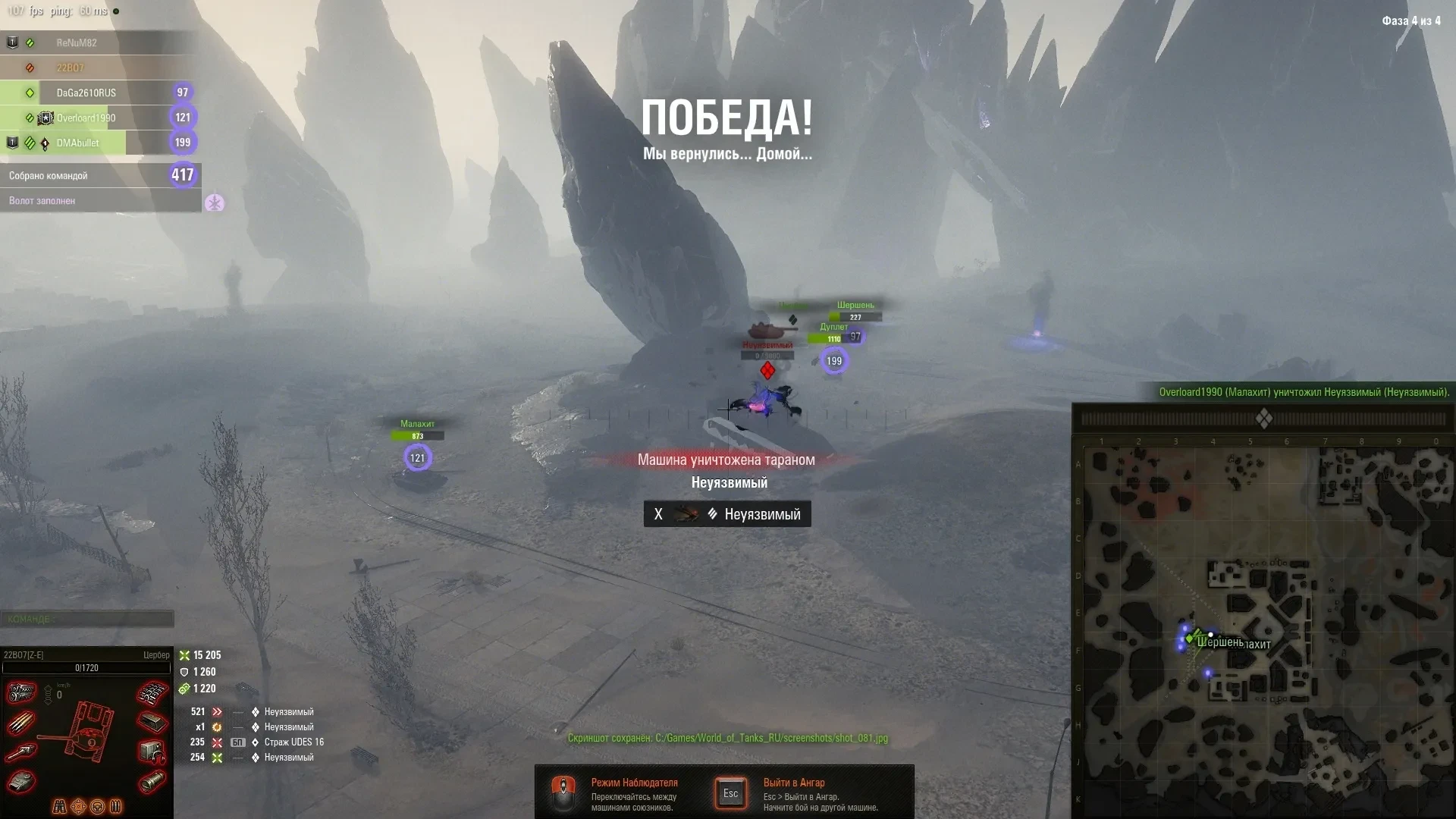Viewport: 1456px width, 819px height.
Task: Select the gunner crosshair crew icon
Action: click(x=78, y=806)
